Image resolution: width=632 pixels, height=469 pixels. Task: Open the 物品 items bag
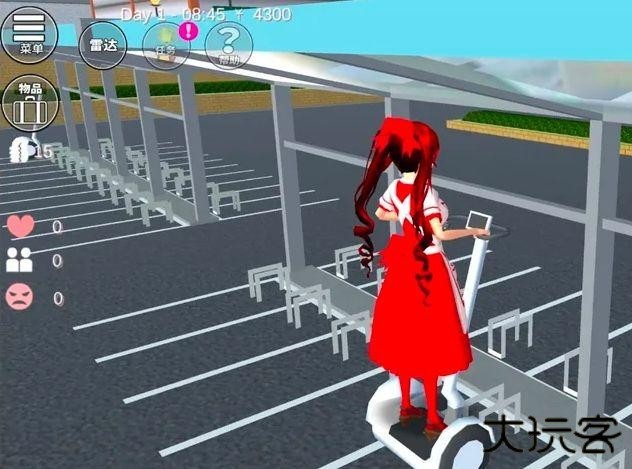click(30, 101)
